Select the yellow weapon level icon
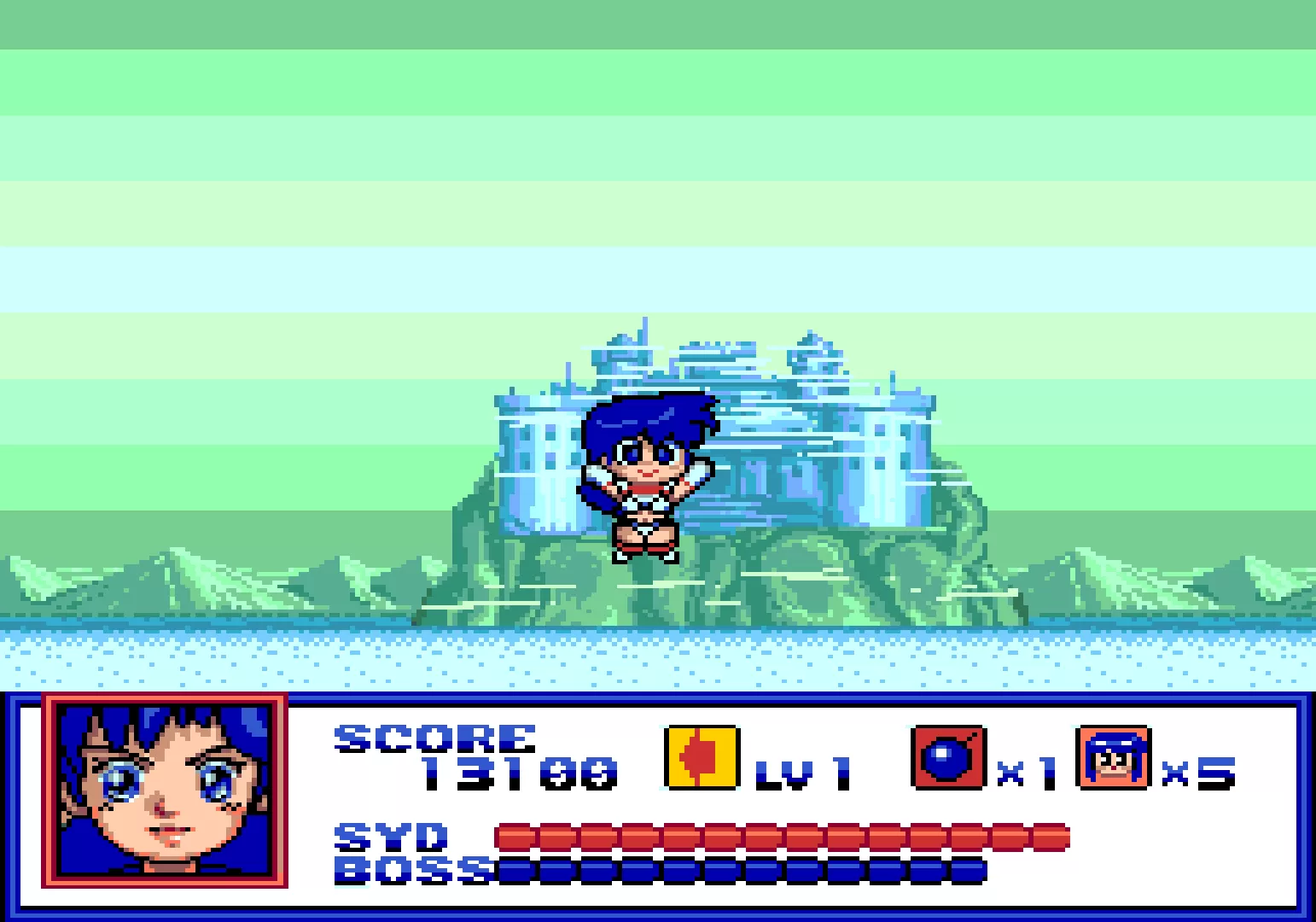The height and width of the screenshot is (922, 1316). [702, 757]
